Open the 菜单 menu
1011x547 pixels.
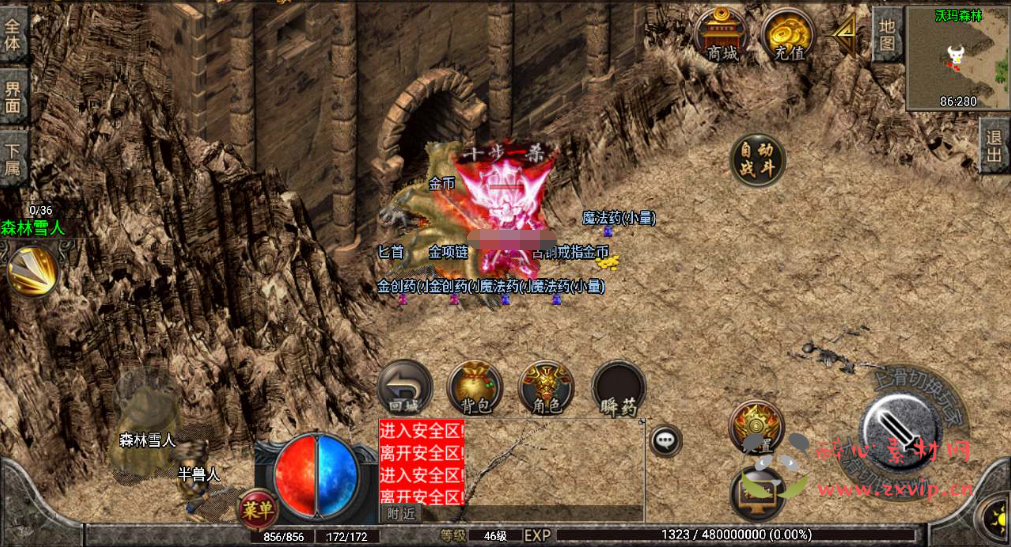tap(258, 510)
